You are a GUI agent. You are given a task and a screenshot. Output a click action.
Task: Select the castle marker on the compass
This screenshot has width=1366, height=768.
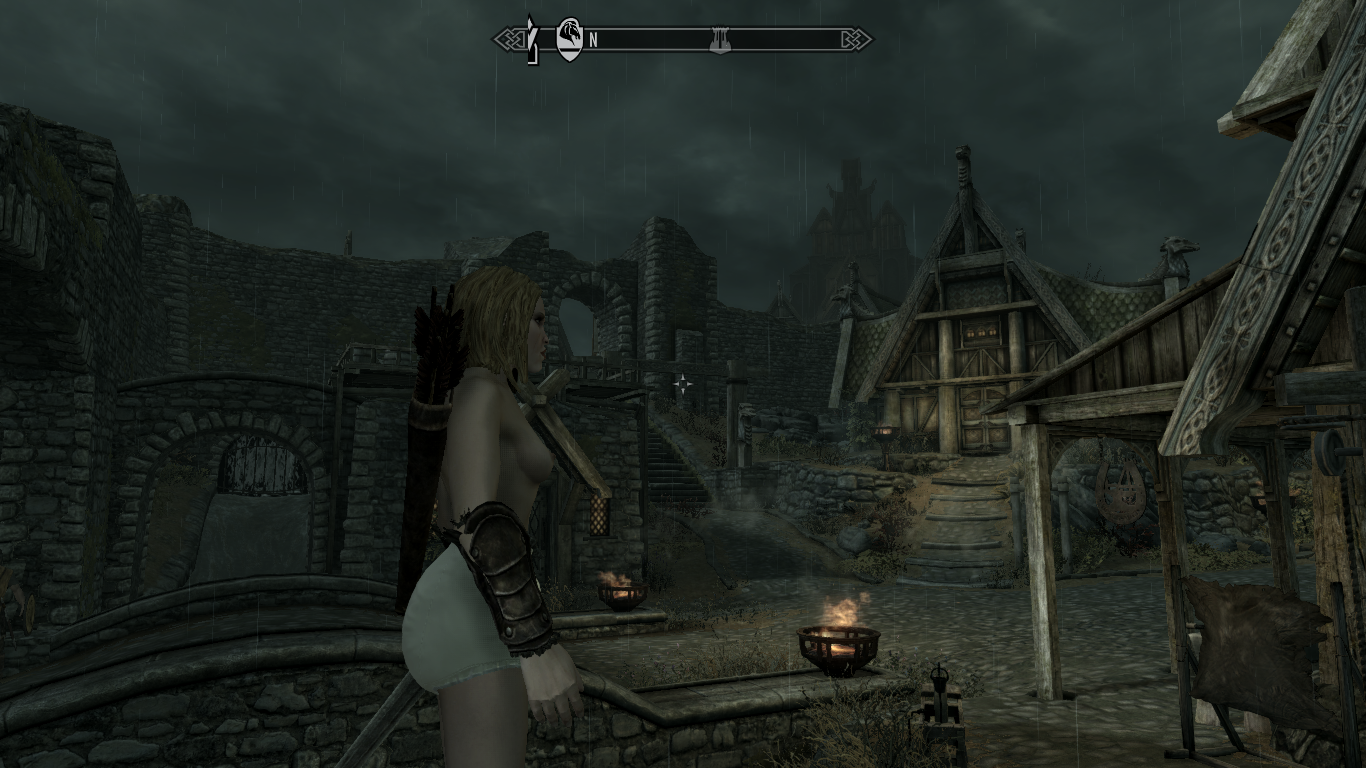715,40
